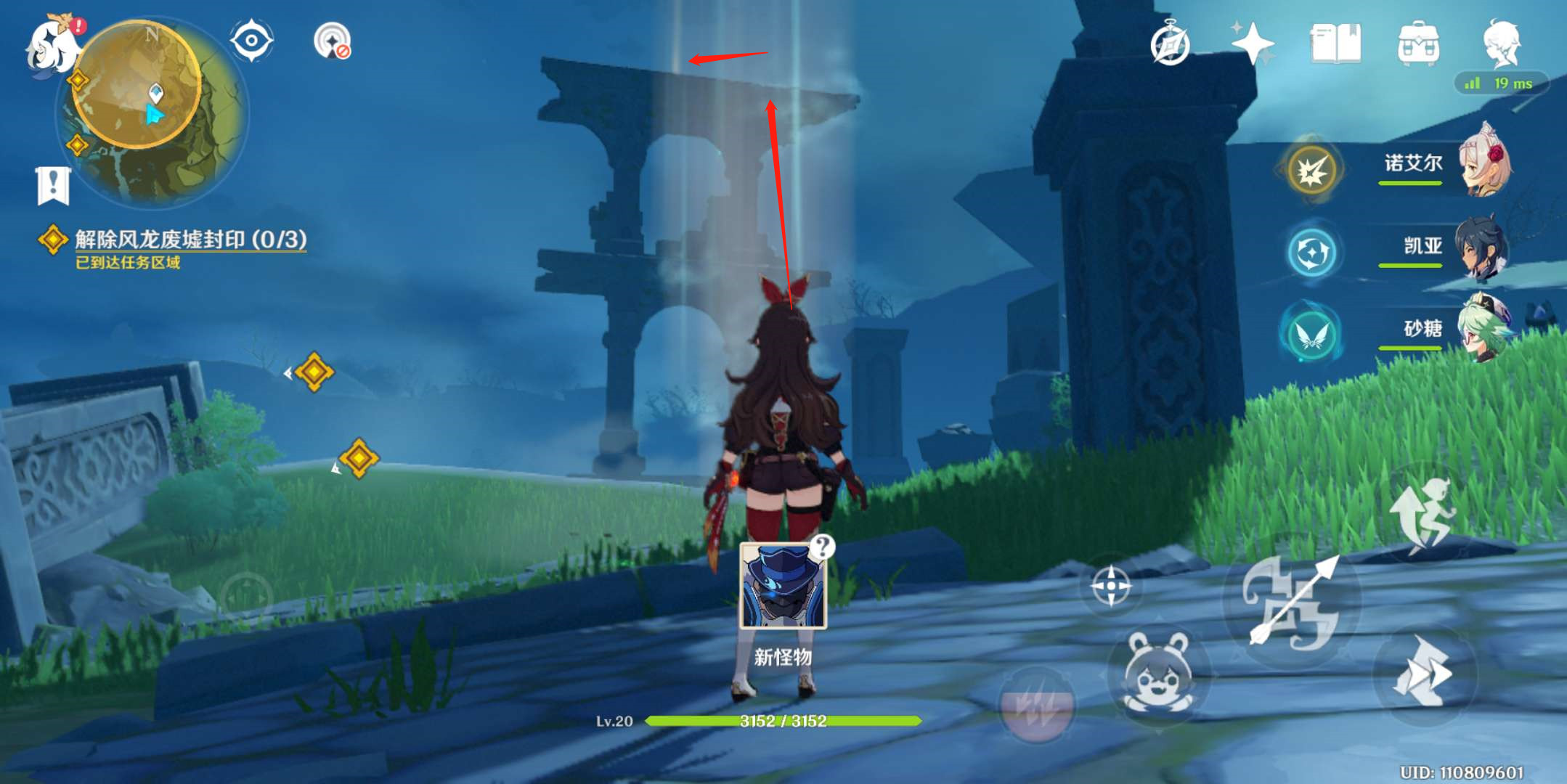Fire the bow normal attack button
This screenshot has height=784, width=1567.
[x=1293, y=603]
